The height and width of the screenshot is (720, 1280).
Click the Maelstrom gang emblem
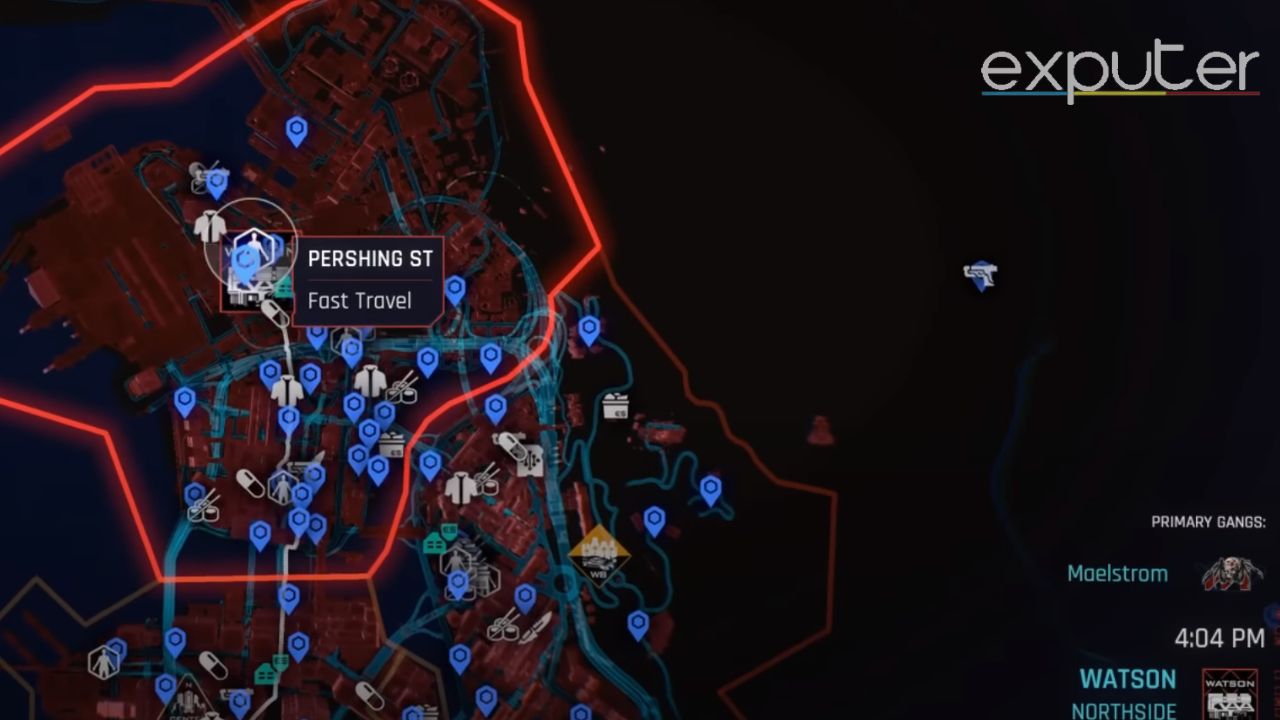point(1231,574)
